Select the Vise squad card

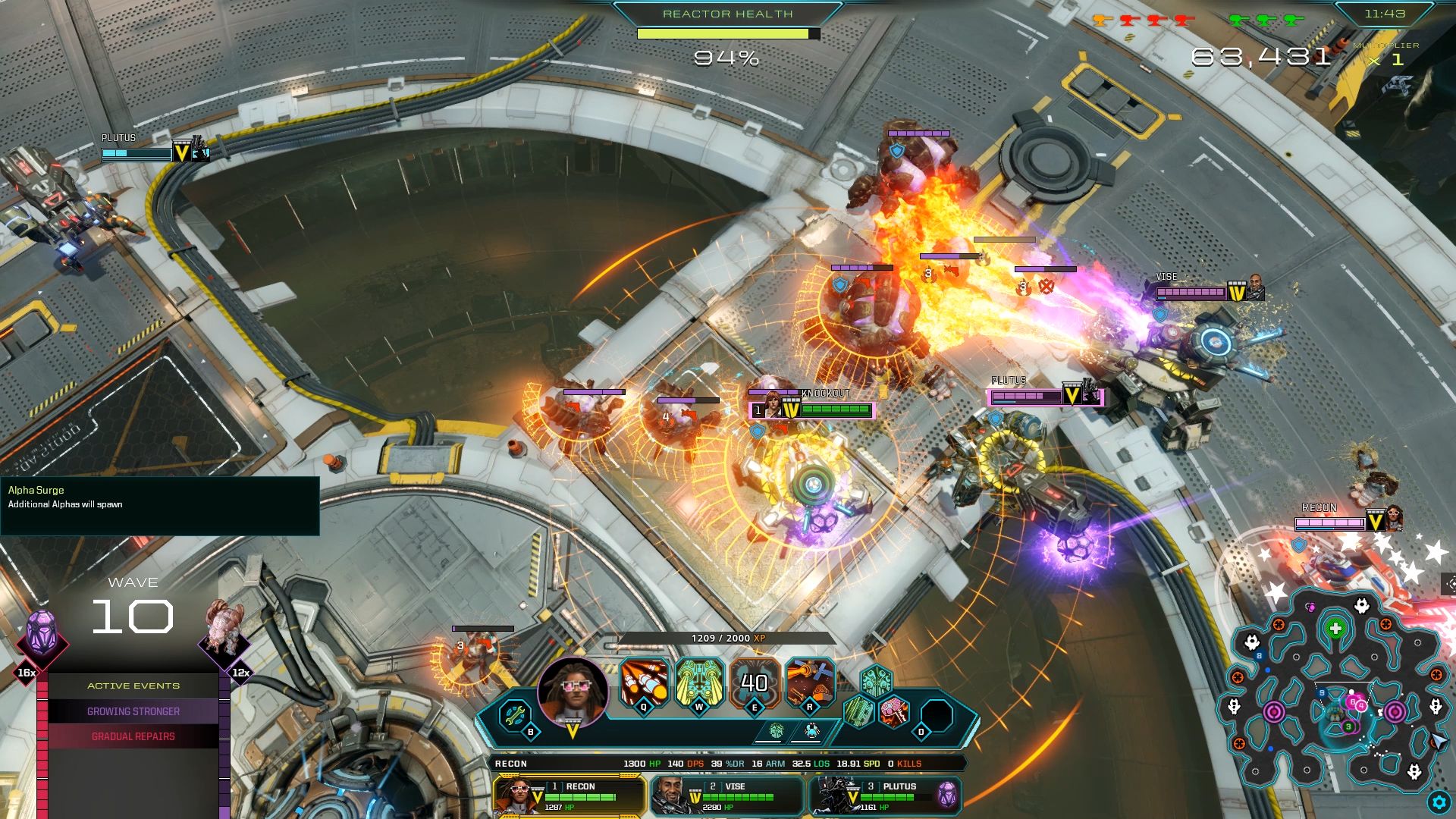[x=726, y=795]
